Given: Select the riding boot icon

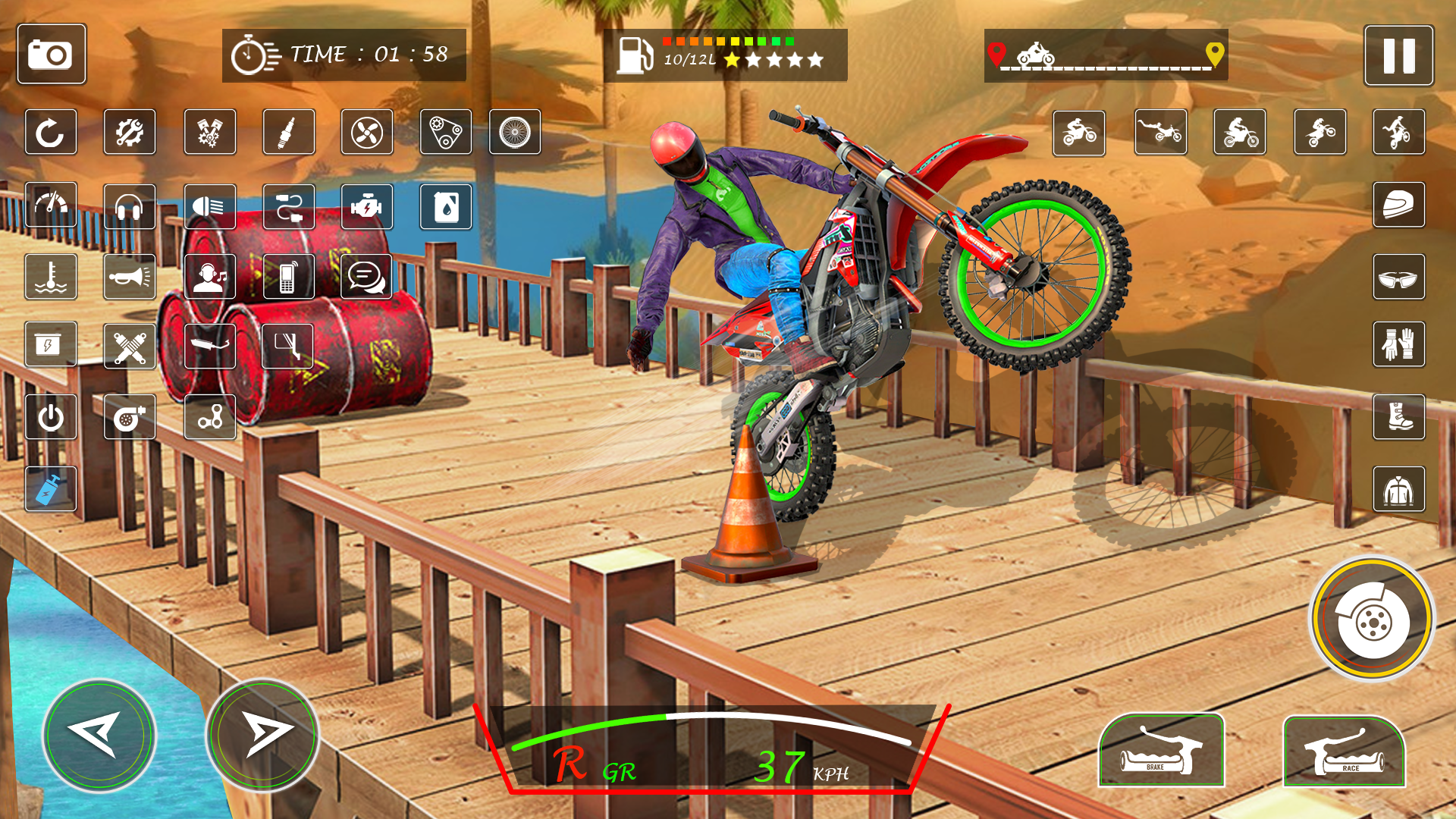Looking at the screenshot, I should (1398, 417).
